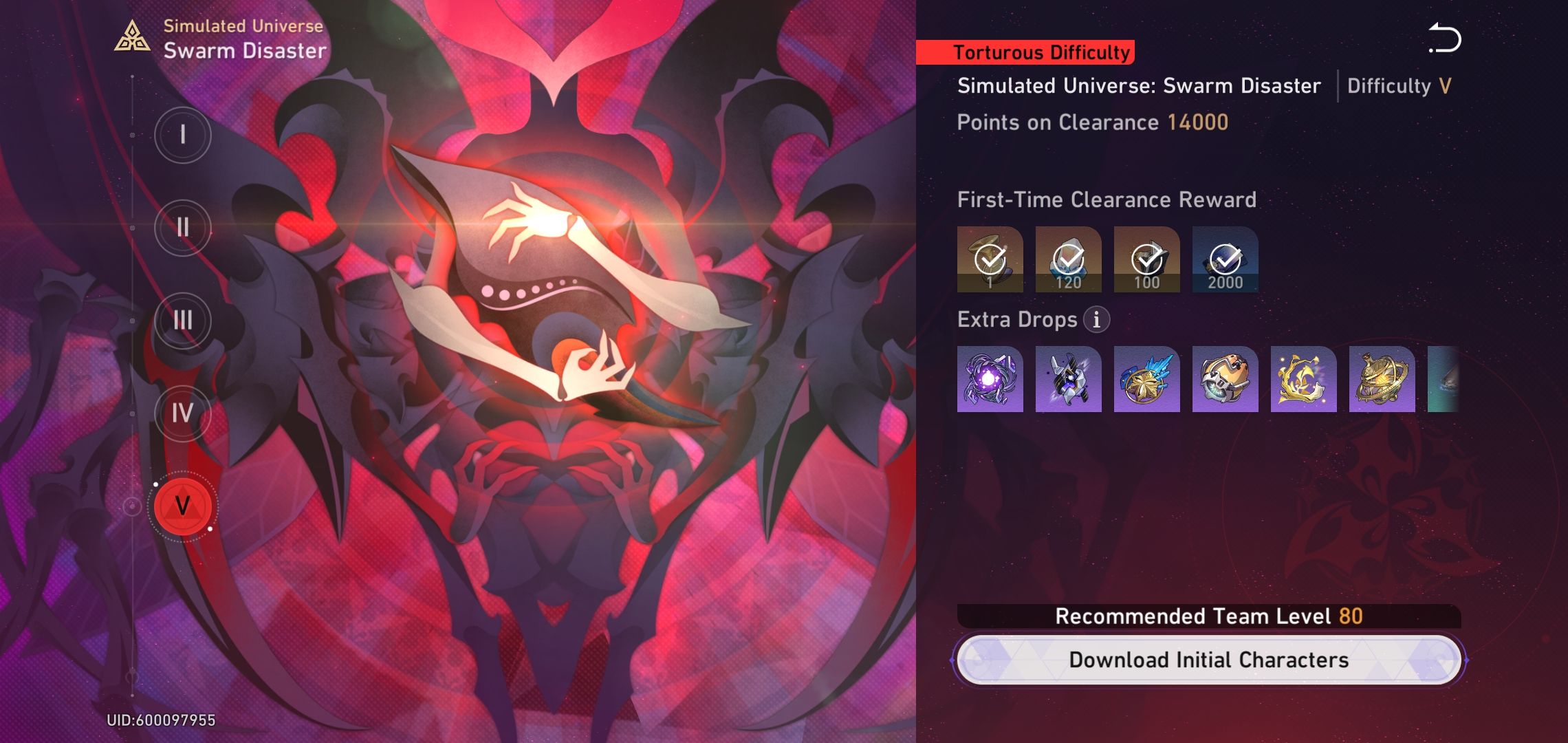
Task: Choose Difficulty V node on the progression track
Action: pos(182,506)
